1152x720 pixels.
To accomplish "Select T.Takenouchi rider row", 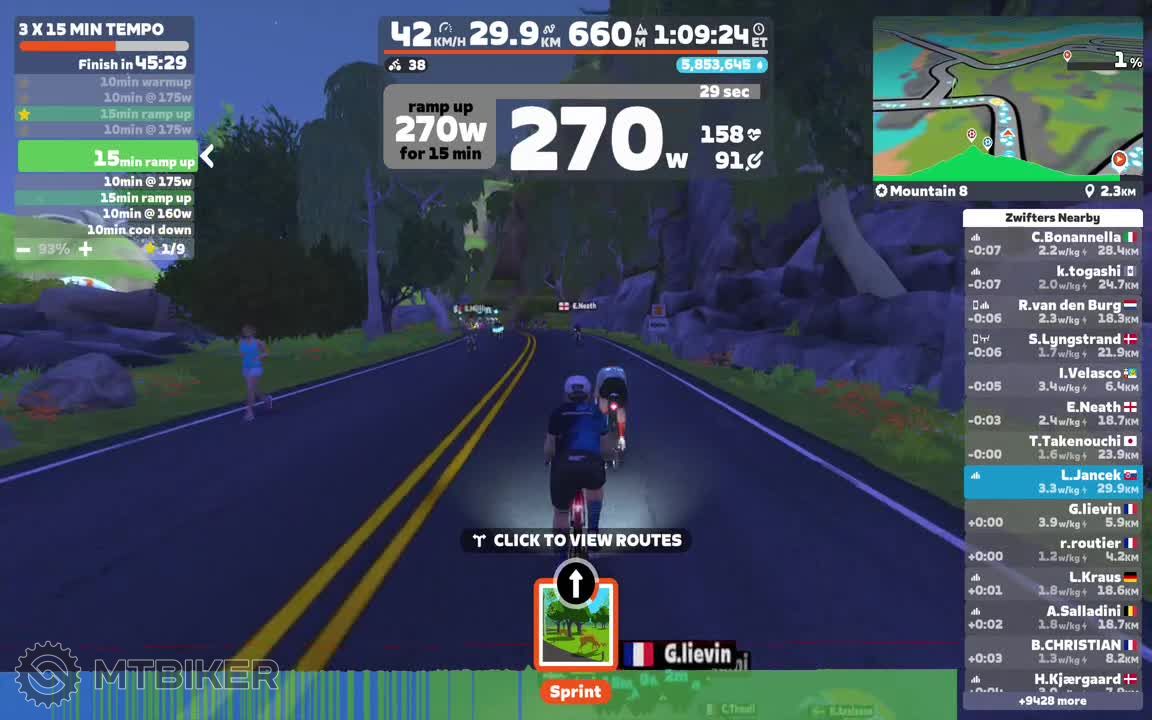I will [x=1052, y=448].
